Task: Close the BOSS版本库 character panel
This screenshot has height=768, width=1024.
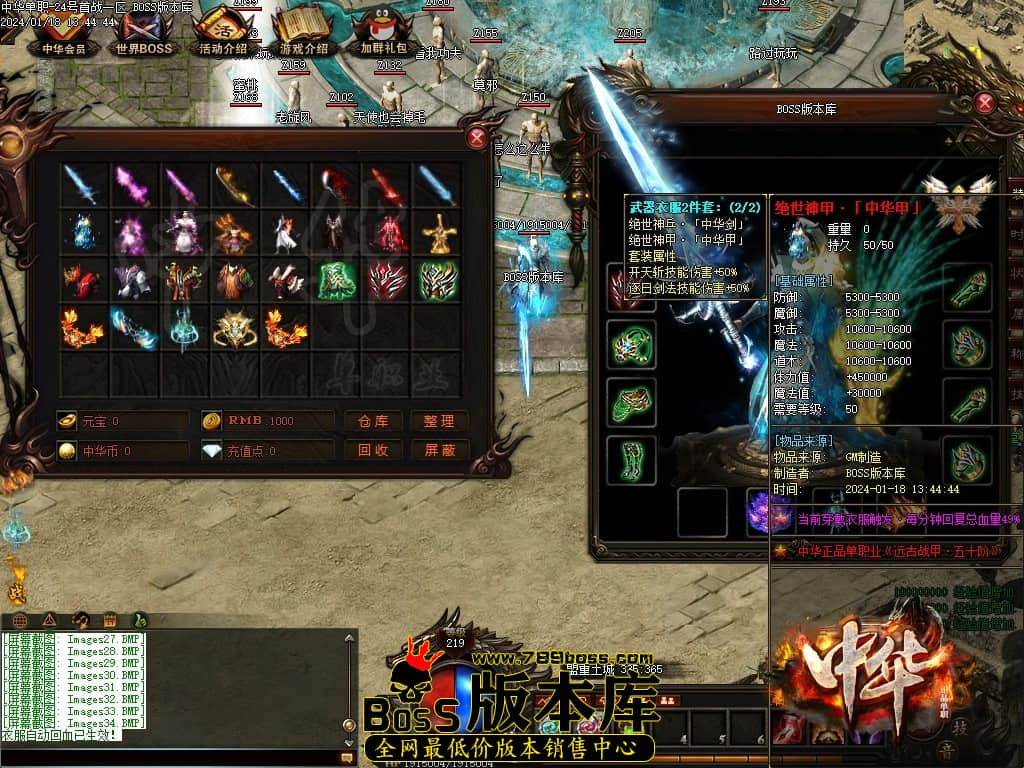Action: click(985, 103)
